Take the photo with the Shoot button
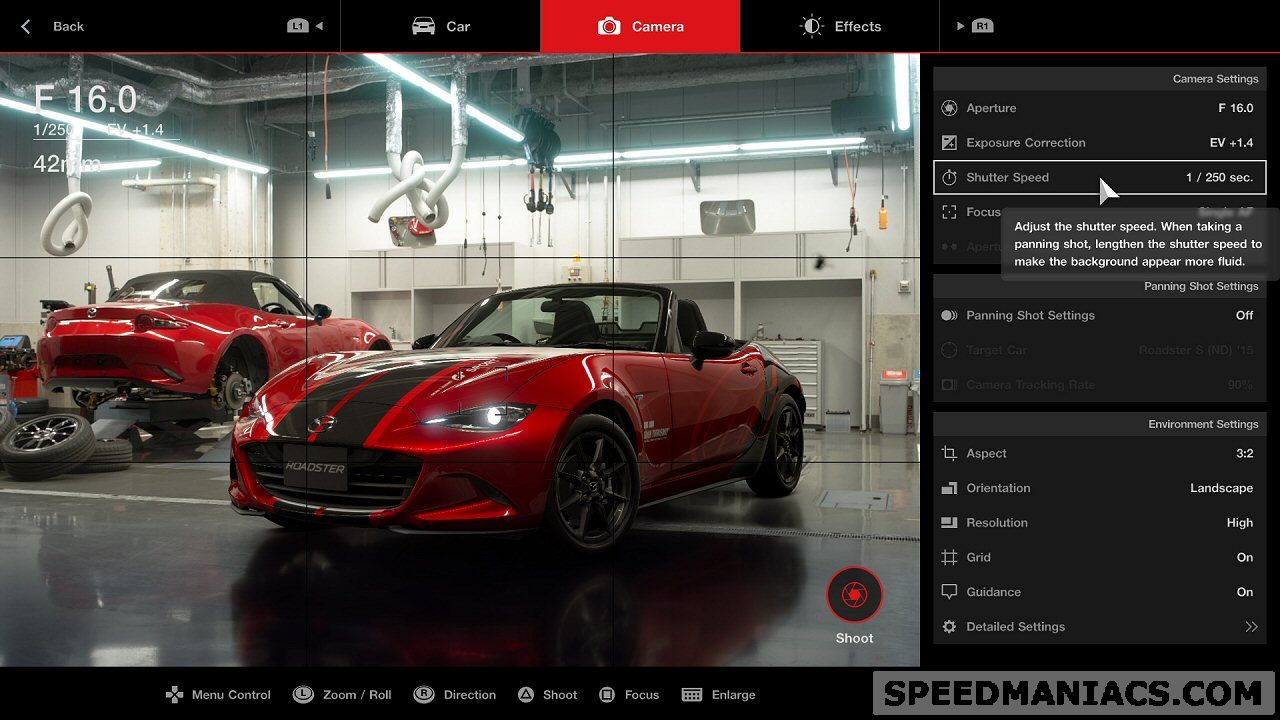The image size is (1280, 720). (854, 596)
